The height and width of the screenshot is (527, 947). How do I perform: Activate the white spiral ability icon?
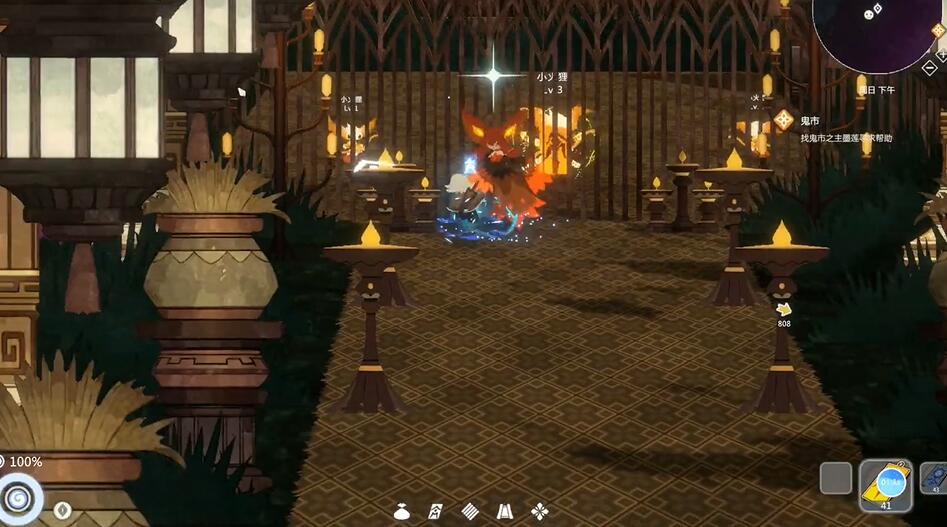[x=19, y=497]
